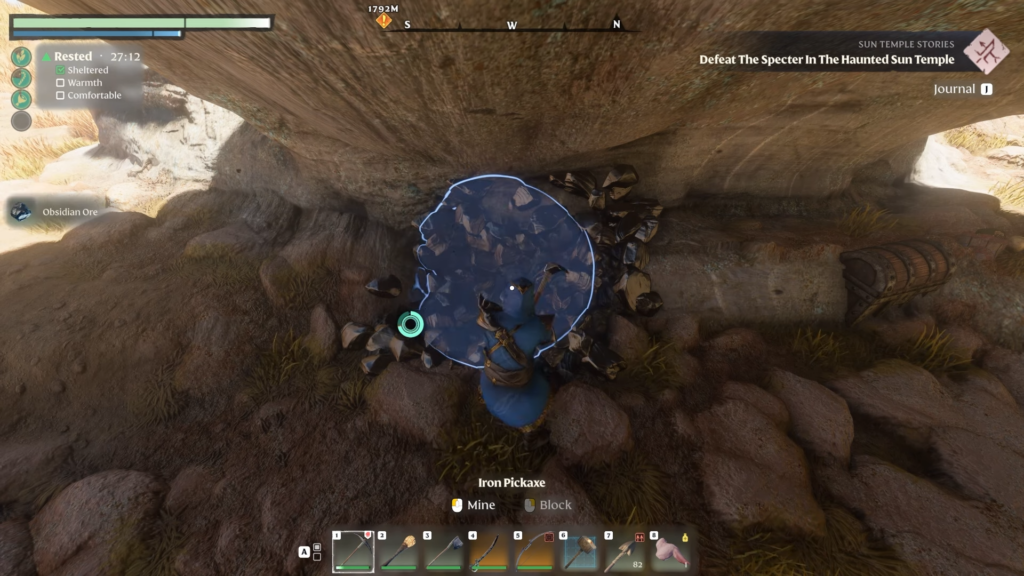This screenshot has height=576, width=1024.
Task: Click the Sheltered checkbox indicator
Action: (61, 71)
